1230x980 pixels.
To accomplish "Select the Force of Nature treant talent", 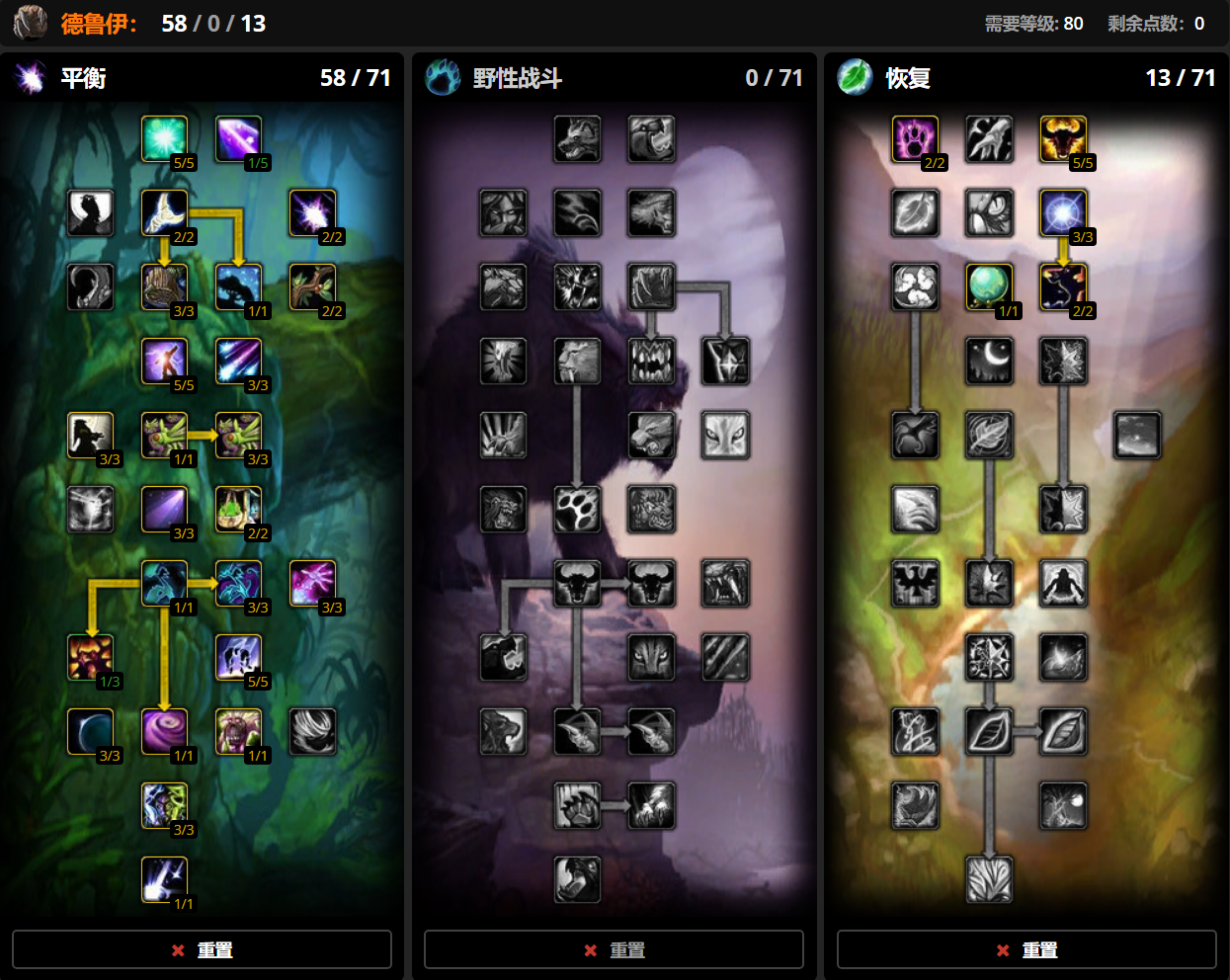I will coord(238,732).
